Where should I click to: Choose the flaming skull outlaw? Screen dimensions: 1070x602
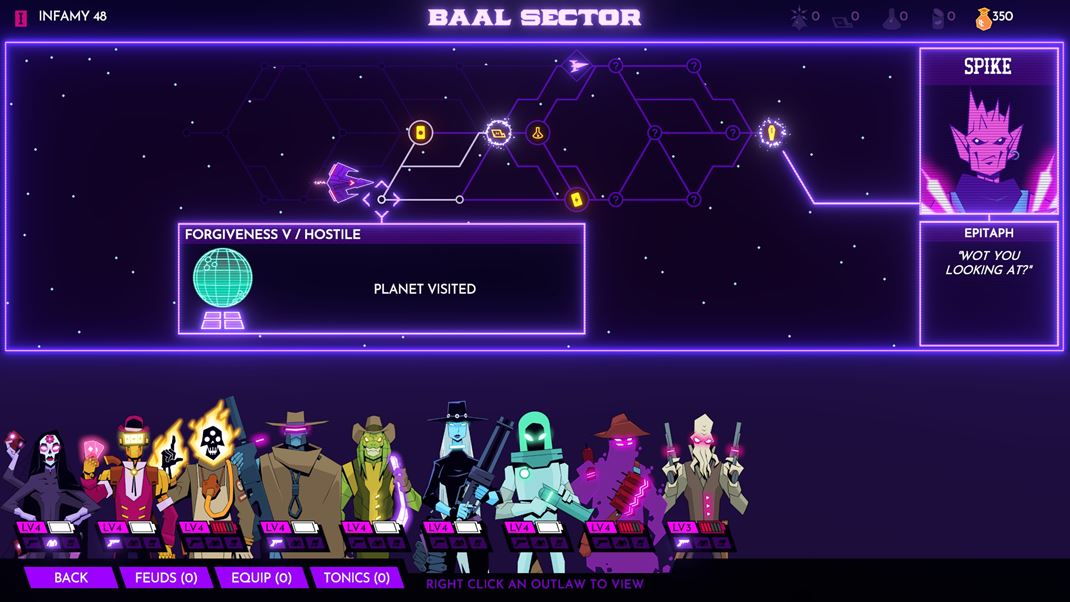point(212,470)
